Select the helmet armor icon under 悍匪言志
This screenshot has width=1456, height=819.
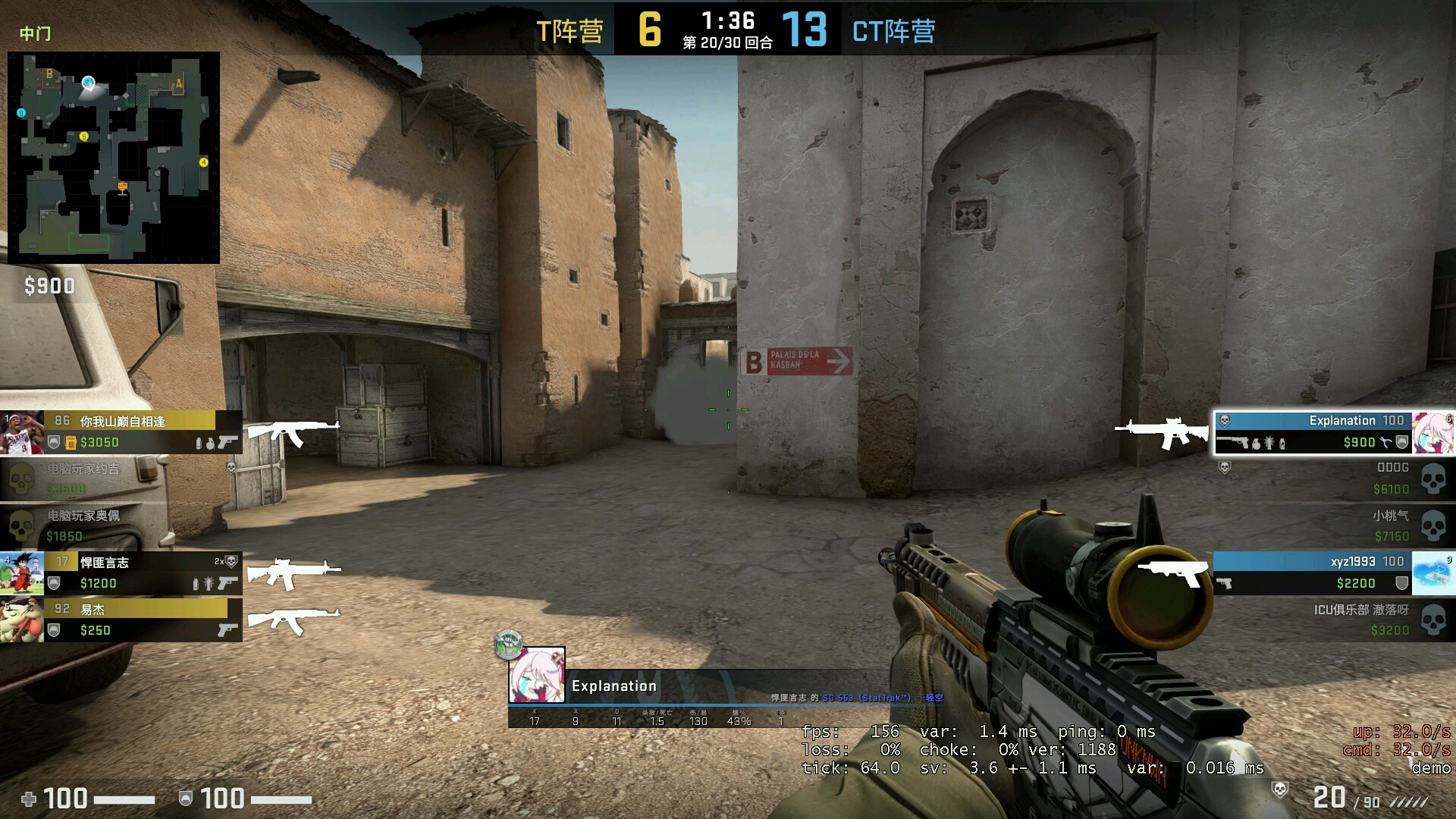point(53,584)
